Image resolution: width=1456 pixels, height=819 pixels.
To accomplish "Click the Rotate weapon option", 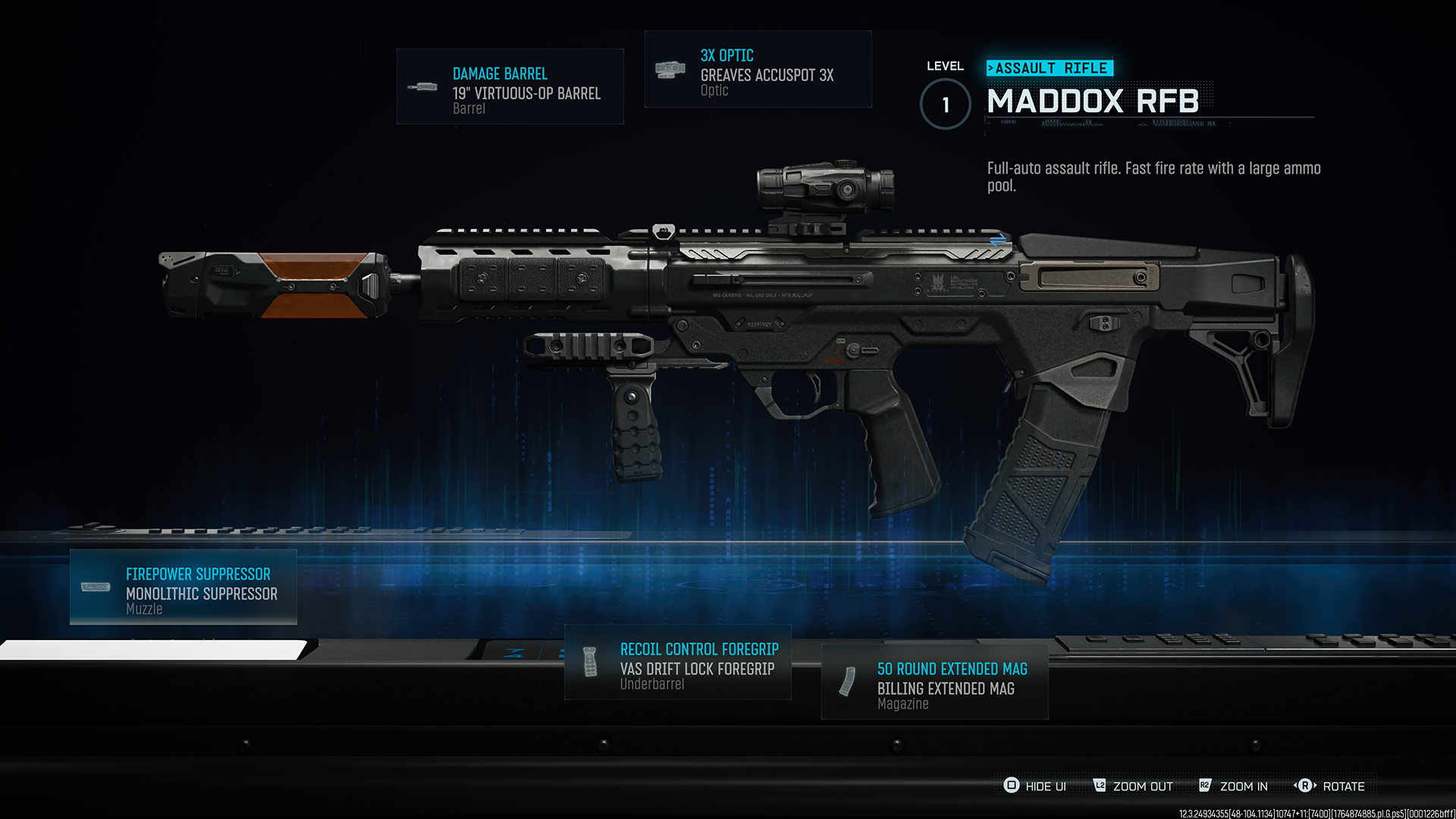I will coord(1330,786).
